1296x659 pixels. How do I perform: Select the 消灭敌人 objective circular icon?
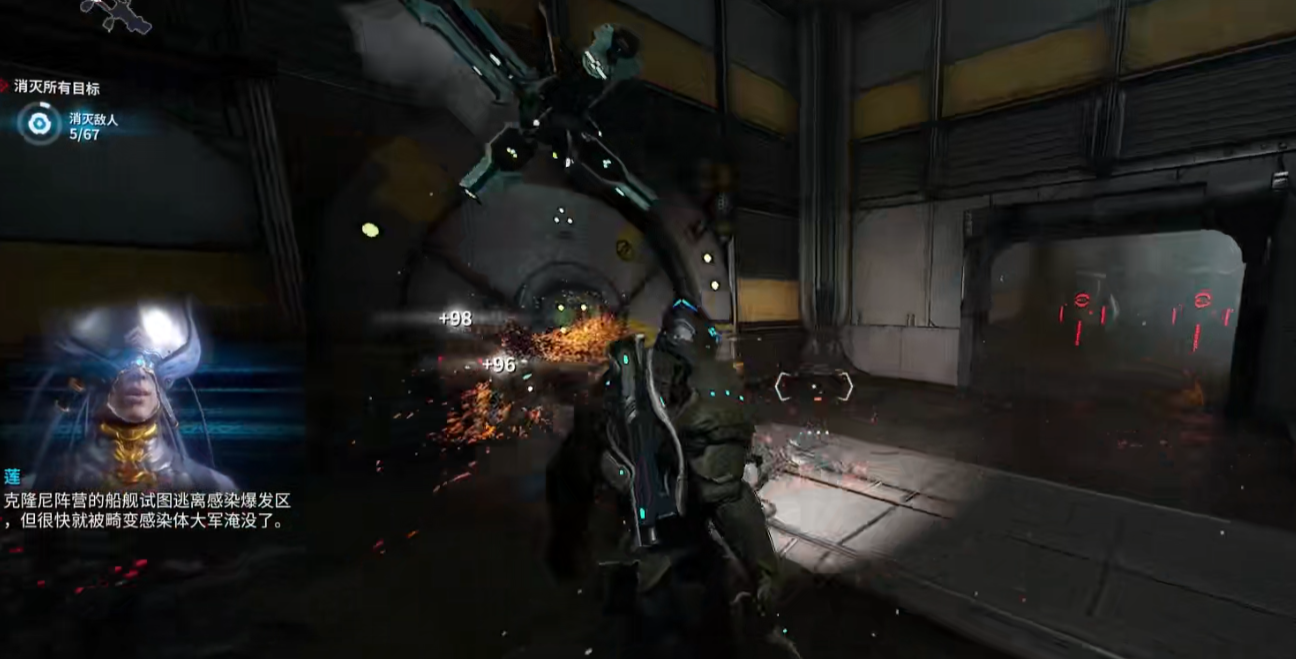tap(39, 124)
